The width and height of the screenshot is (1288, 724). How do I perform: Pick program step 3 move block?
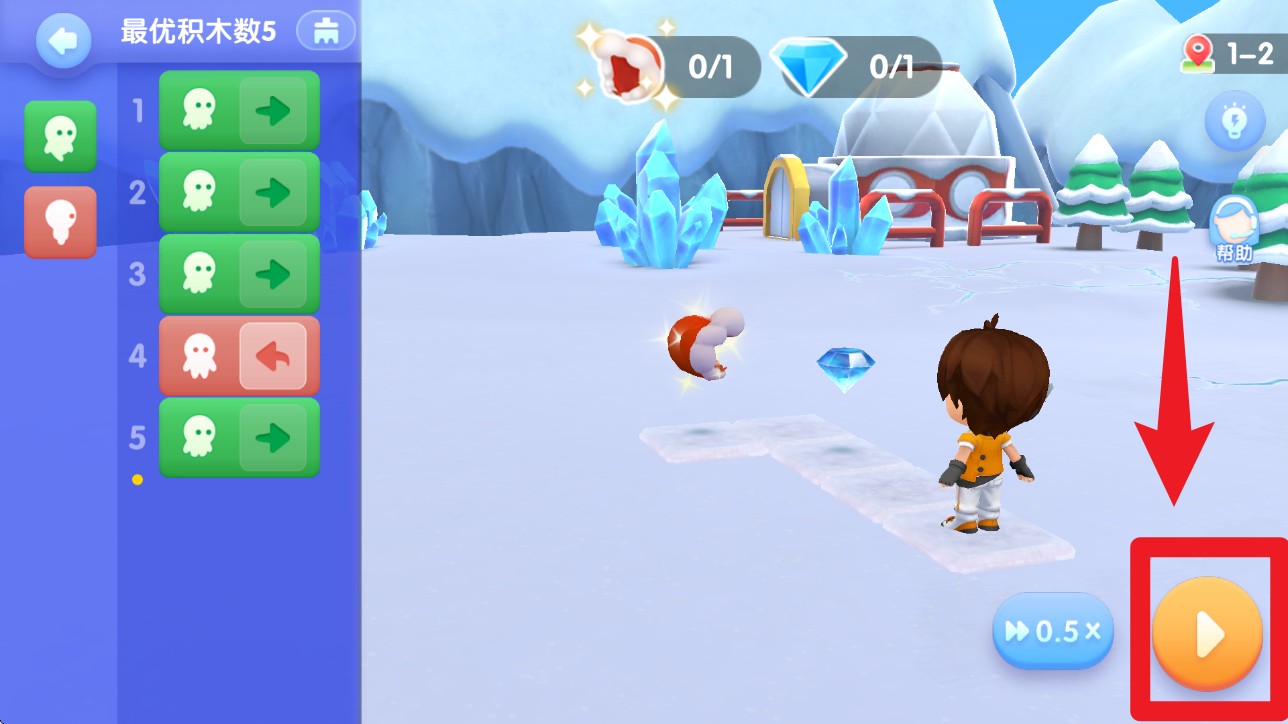239,274
